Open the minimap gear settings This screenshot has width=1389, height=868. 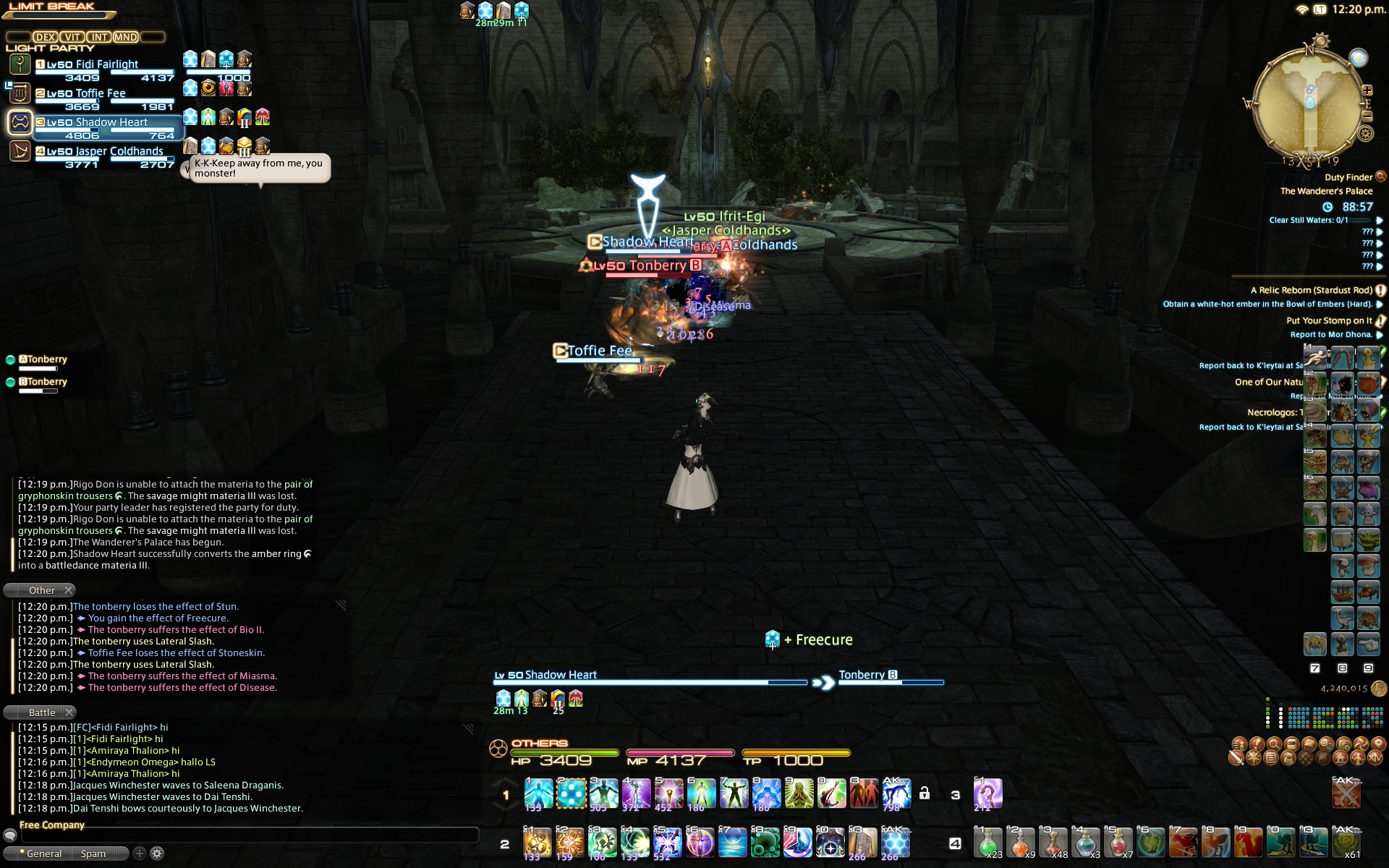pyautogui.click(x=1366, y=133)
